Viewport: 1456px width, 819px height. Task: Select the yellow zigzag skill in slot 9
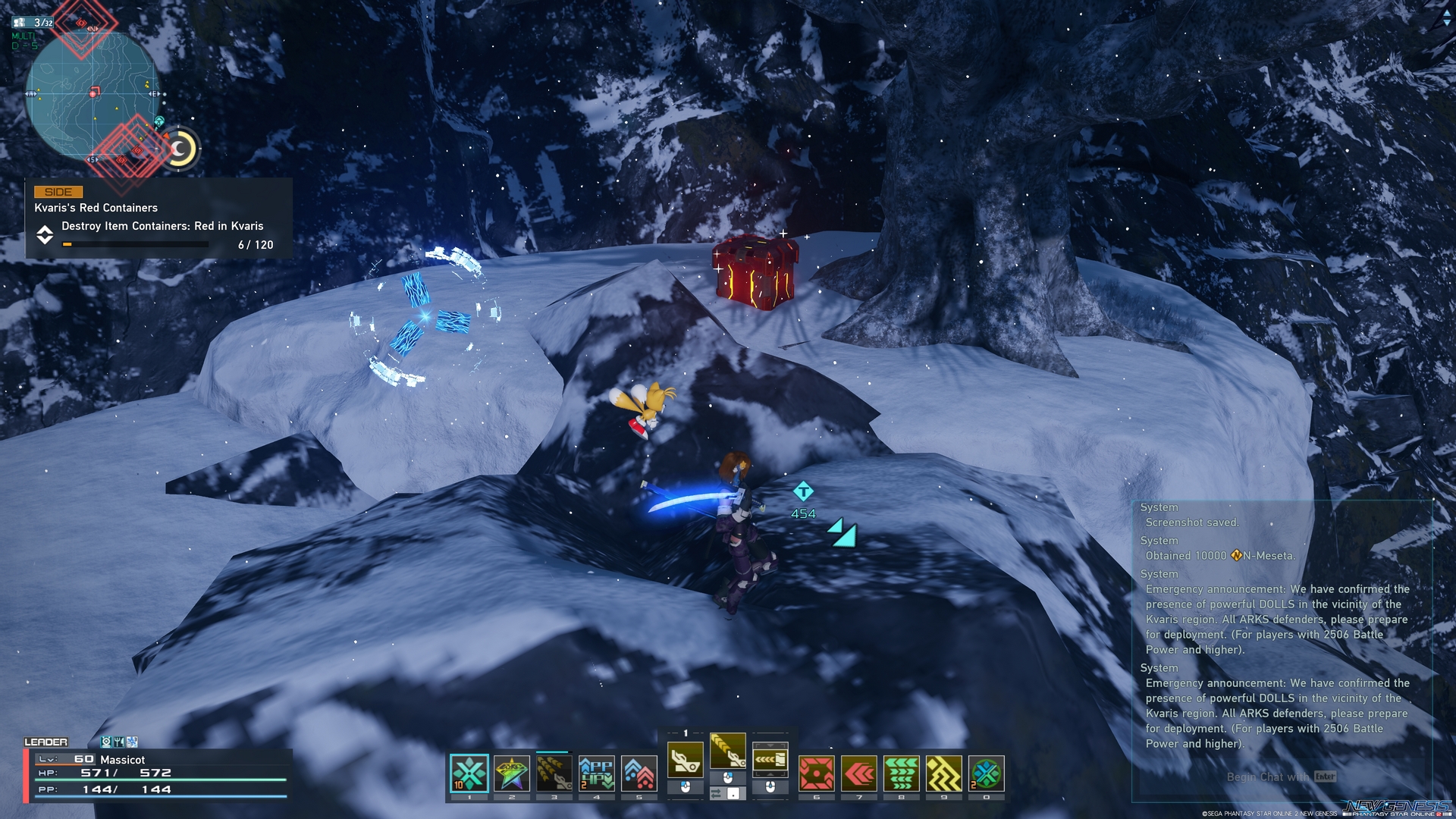902,771
